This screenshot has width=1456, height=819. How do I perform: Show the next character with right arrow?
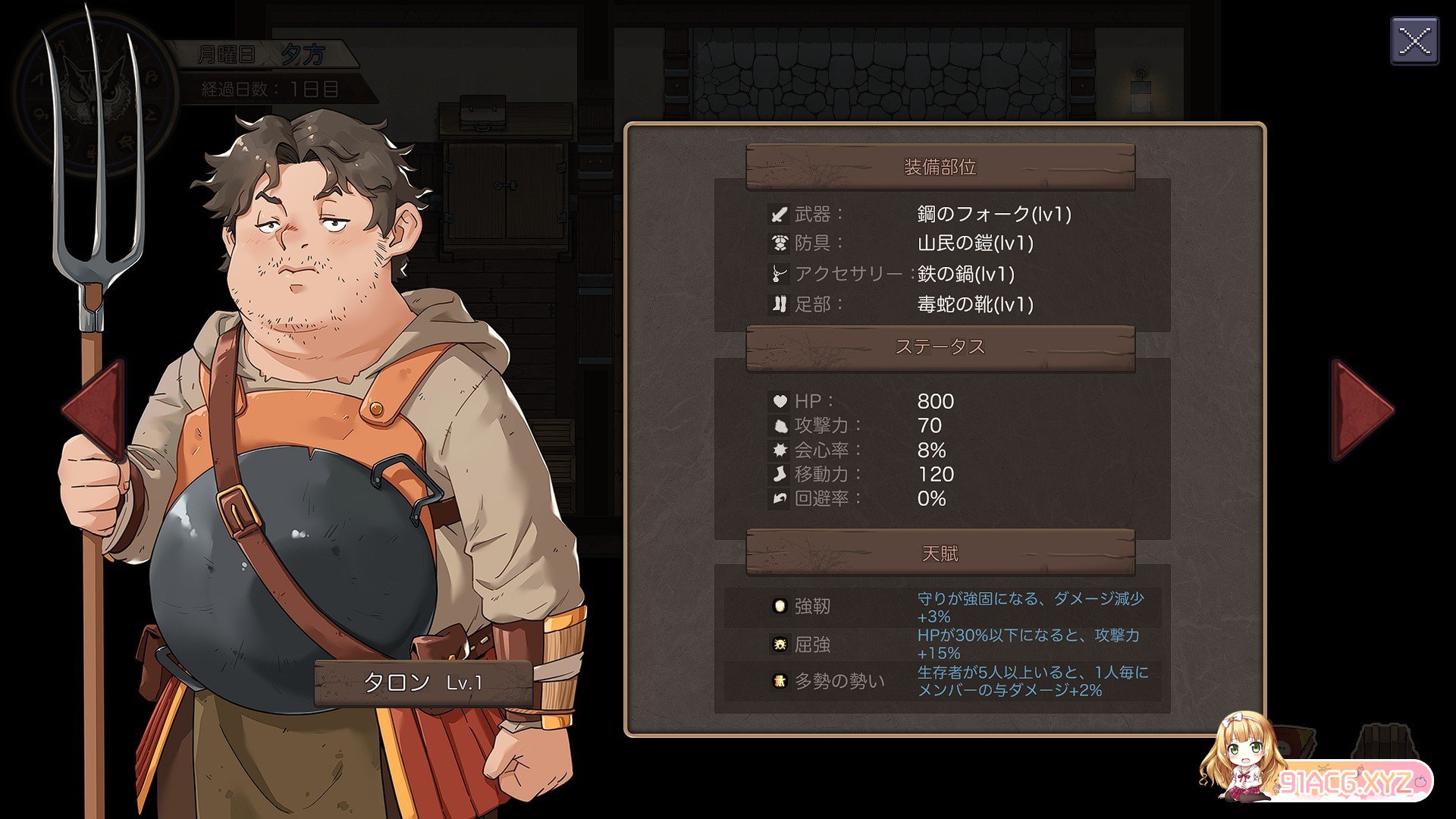coord(1360,409)
